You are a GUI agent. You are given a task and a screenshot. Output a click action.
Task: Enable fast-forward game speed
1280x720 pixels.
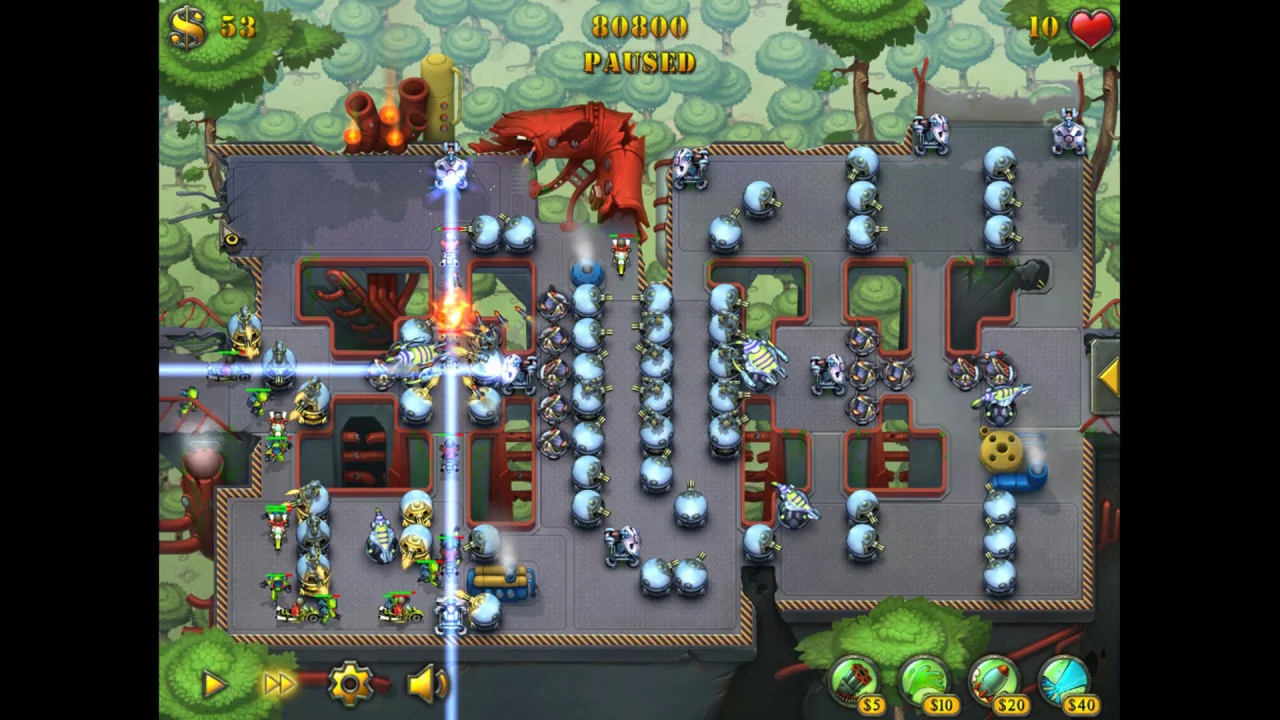tap(278, 683)
